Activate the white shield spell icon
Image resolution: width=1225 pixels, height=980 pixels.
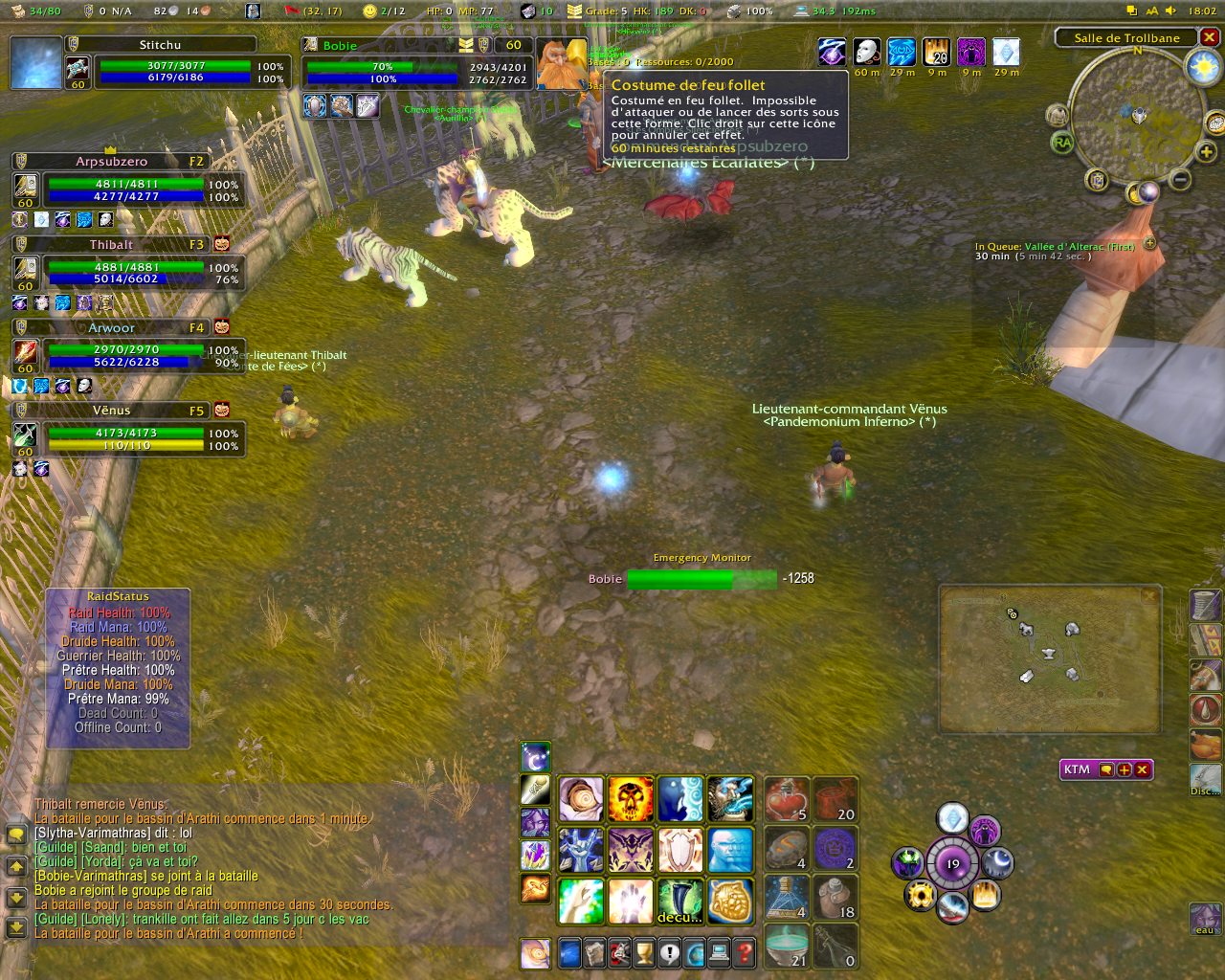tap(680, 850)
